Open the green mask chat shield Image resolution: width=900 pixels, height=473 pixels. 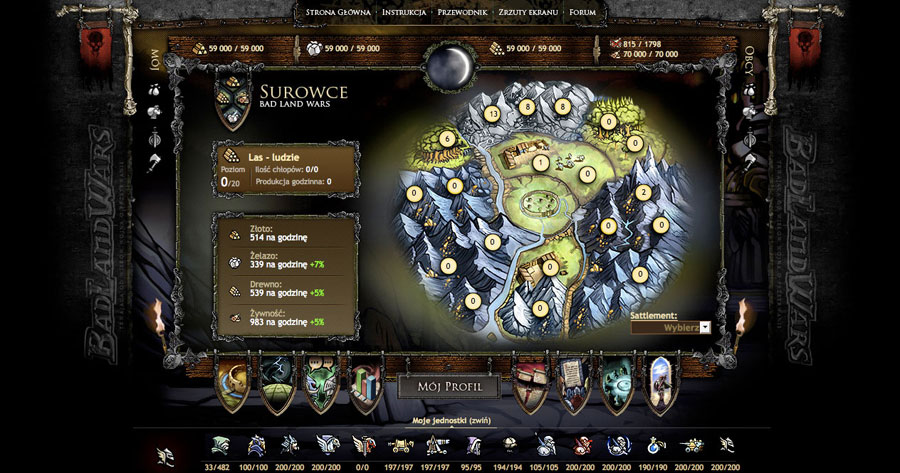(x=322, y=384)
